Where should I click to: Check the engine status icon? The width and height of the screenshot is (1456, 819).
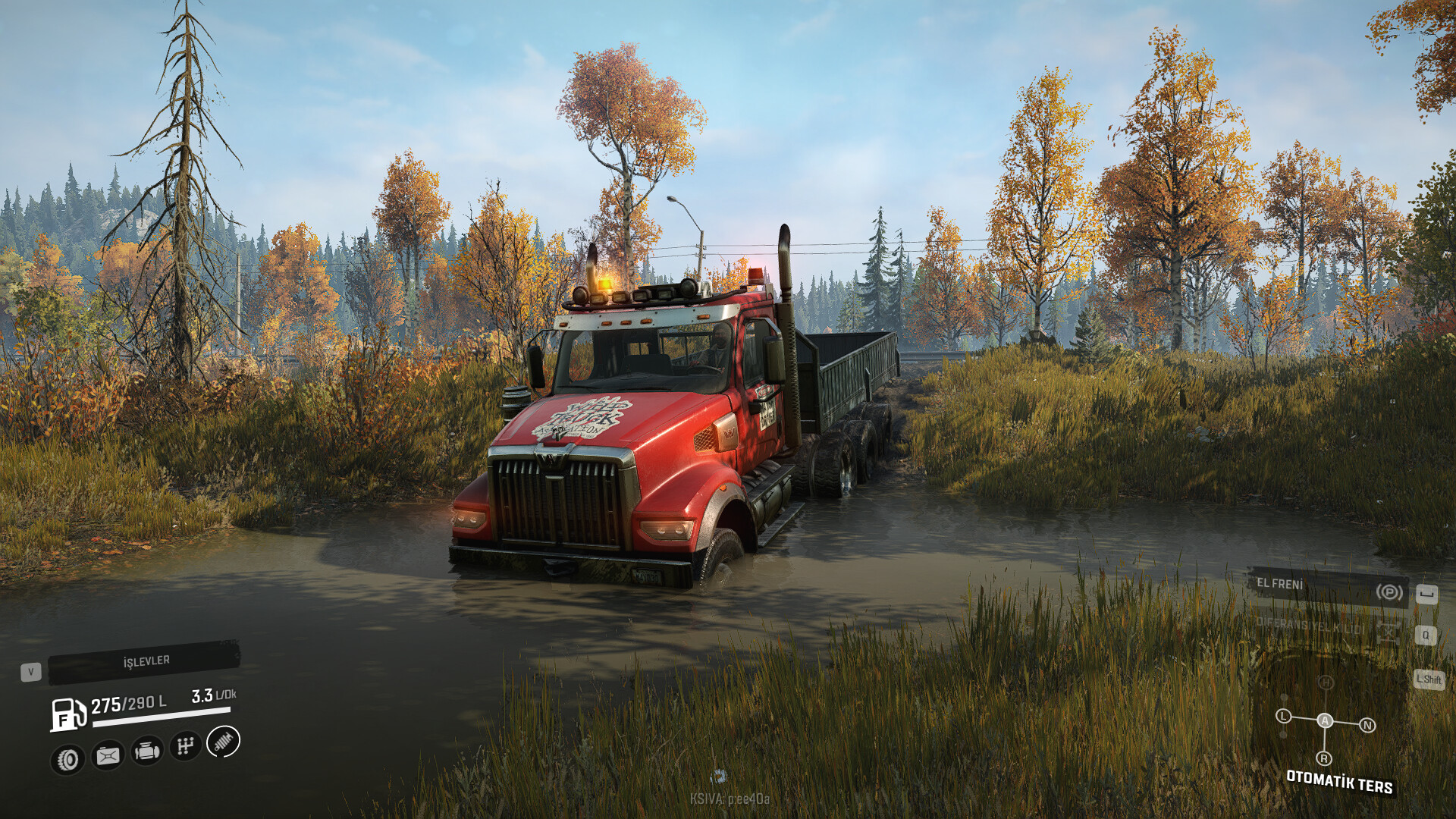[x=146, y=751]
